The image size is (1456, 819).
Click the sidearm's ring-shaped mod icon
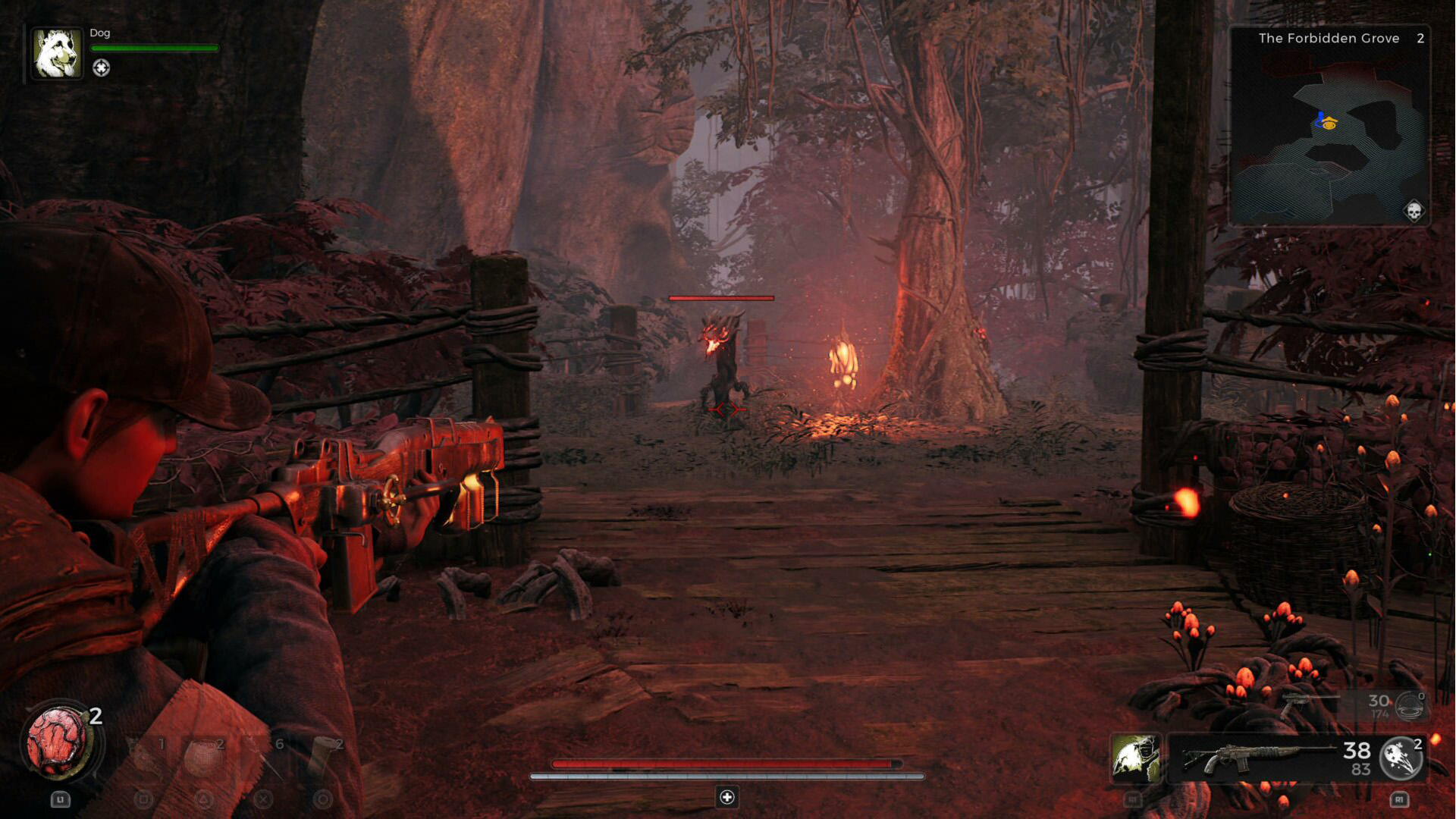(x=1410, y=706)
